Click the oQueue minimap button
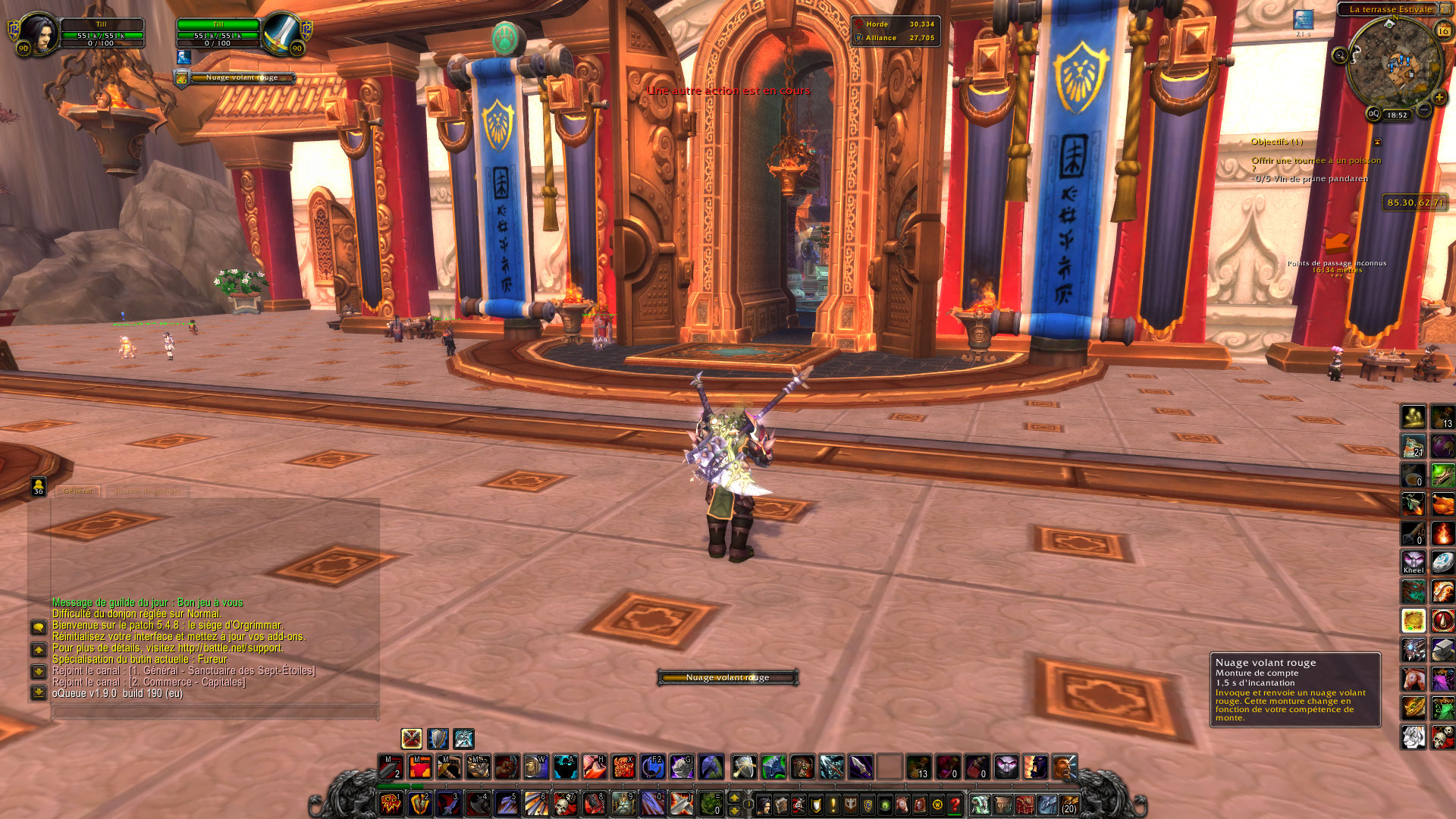Screen dimensions: 1456x819 pyautogui.click(x=1373, y=114)
